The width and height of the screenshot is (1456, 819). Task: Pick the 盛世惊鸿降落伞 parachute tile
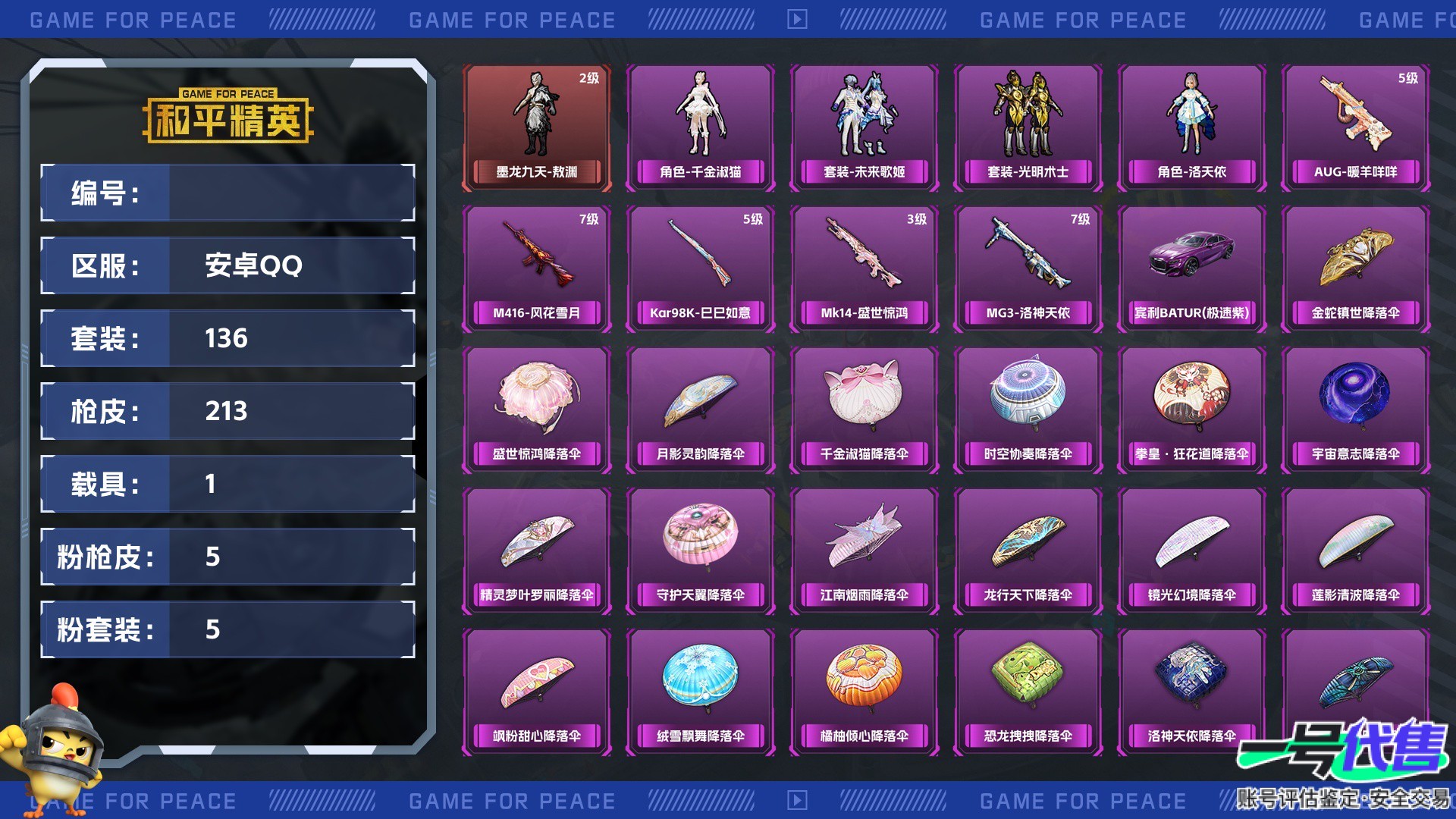point(537,409)
